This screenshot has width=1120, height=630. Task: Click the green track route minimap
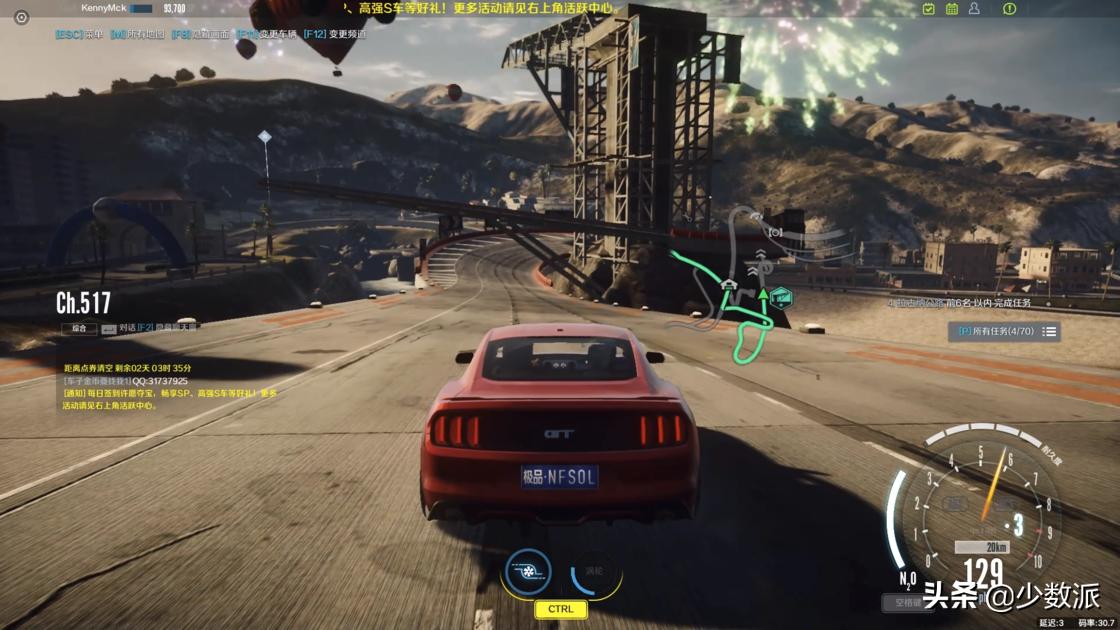748,320
